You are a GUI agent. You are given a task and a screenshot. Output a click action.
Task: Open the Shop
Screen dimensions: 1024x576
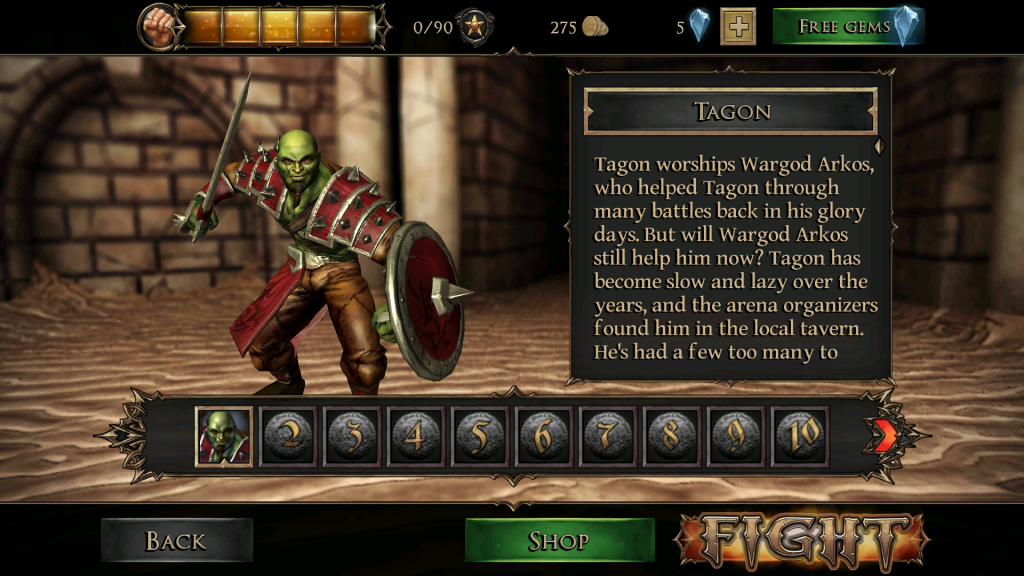tap(559, 541)
